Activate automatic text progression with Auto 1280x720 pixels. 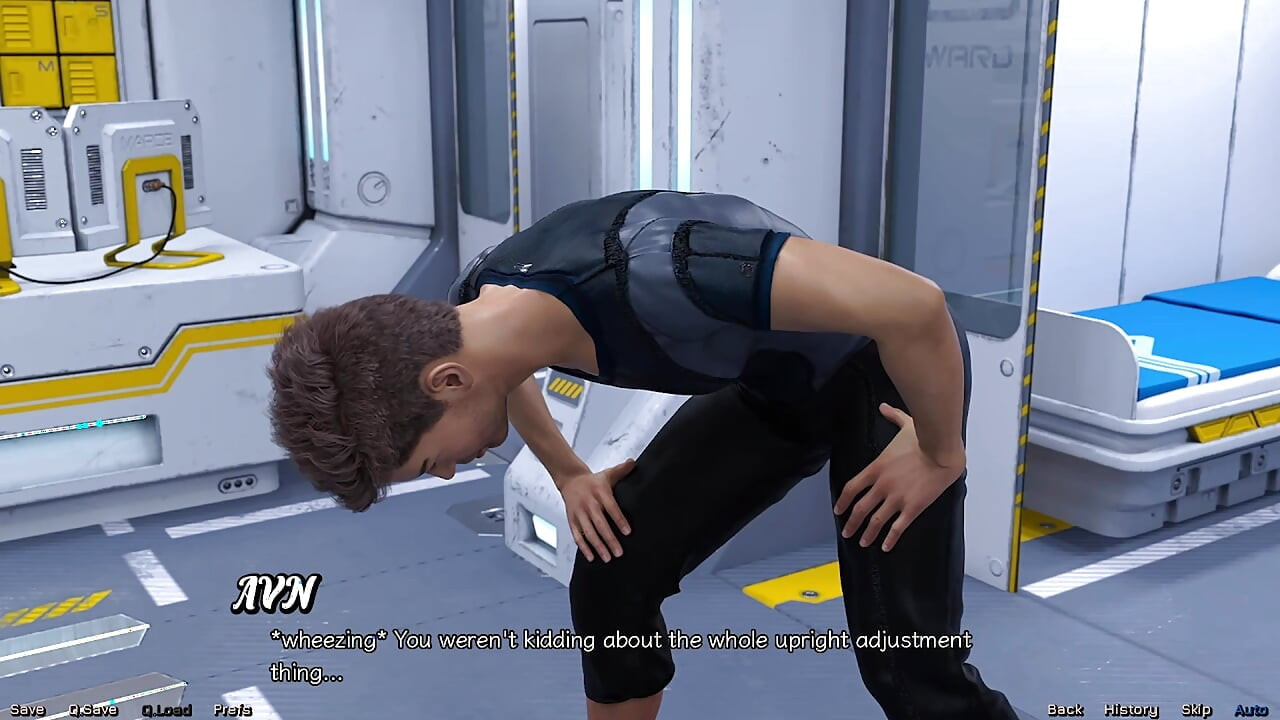[1246, 709]
